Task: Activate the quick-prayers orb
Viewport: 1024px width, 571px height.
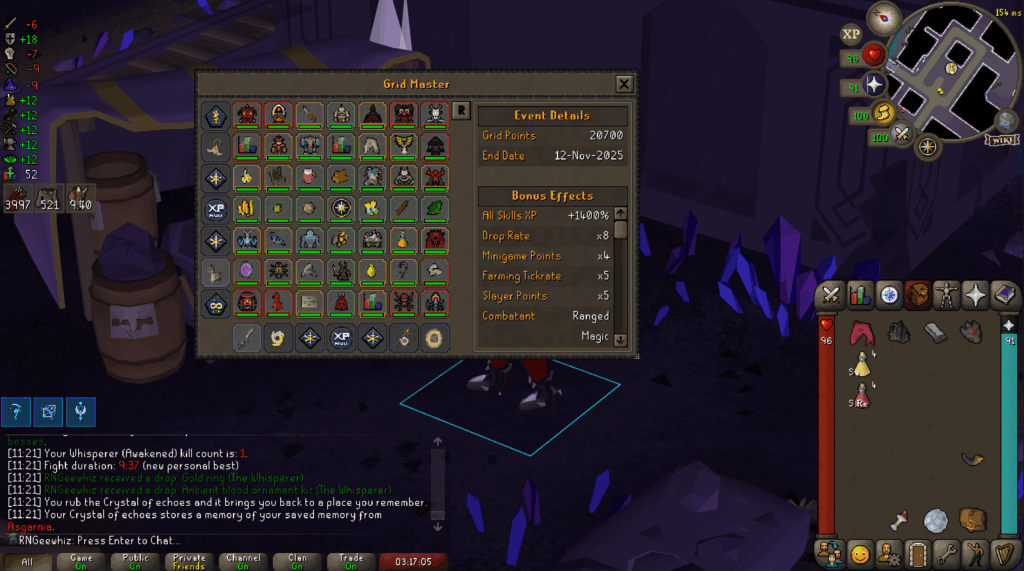Action: pyautogui.click(x=876, y=84)
